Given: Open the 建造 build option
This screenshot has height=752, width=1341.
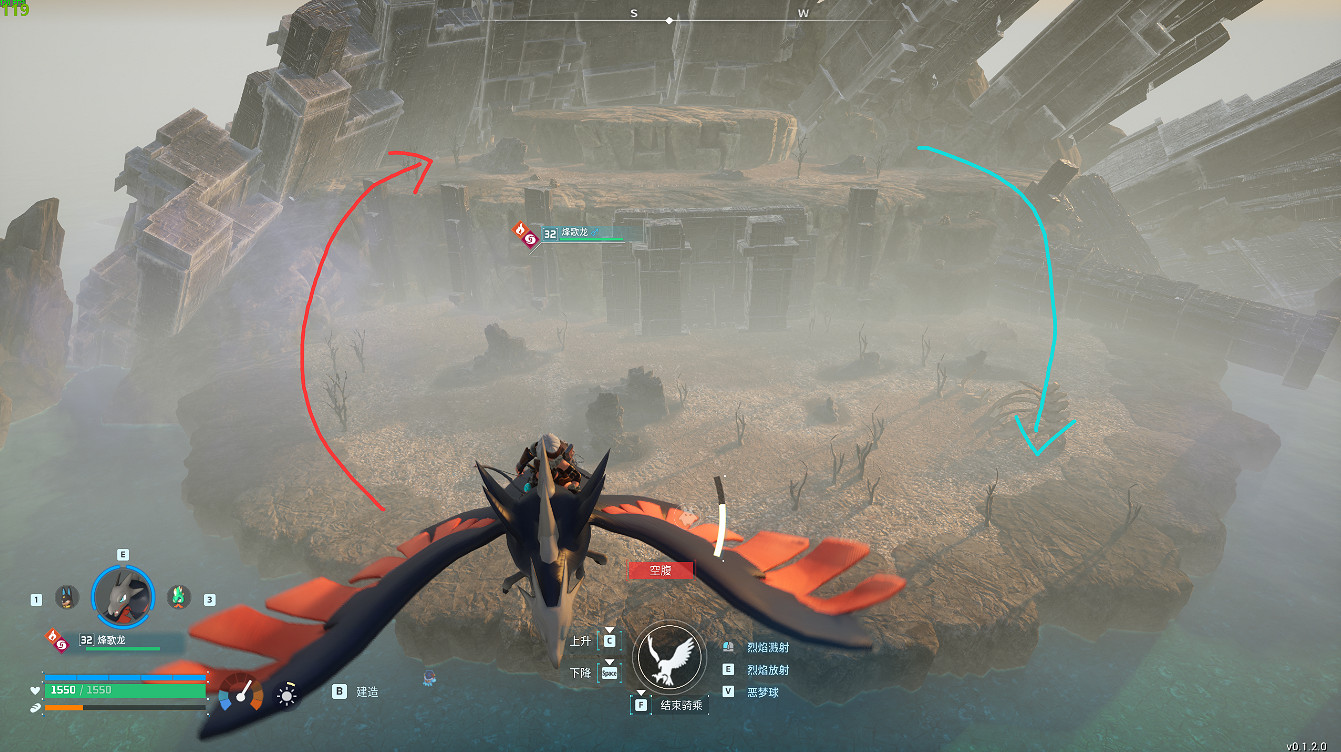Looking at the screenshot, I should pyautogui.click(x=367, y=691).
